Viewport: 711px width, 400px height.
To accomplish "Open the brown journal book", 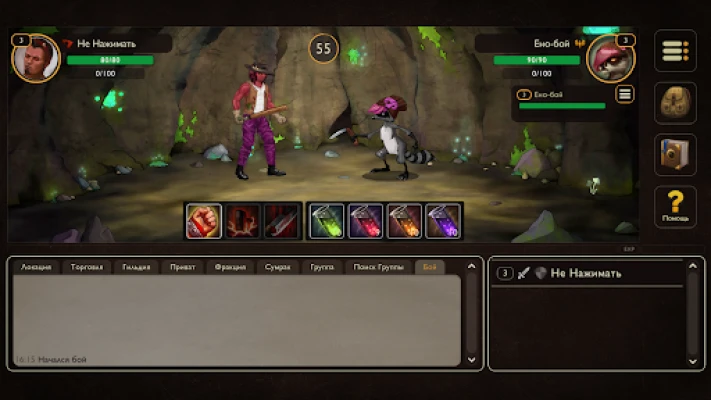I will click(x=675, y=154).
